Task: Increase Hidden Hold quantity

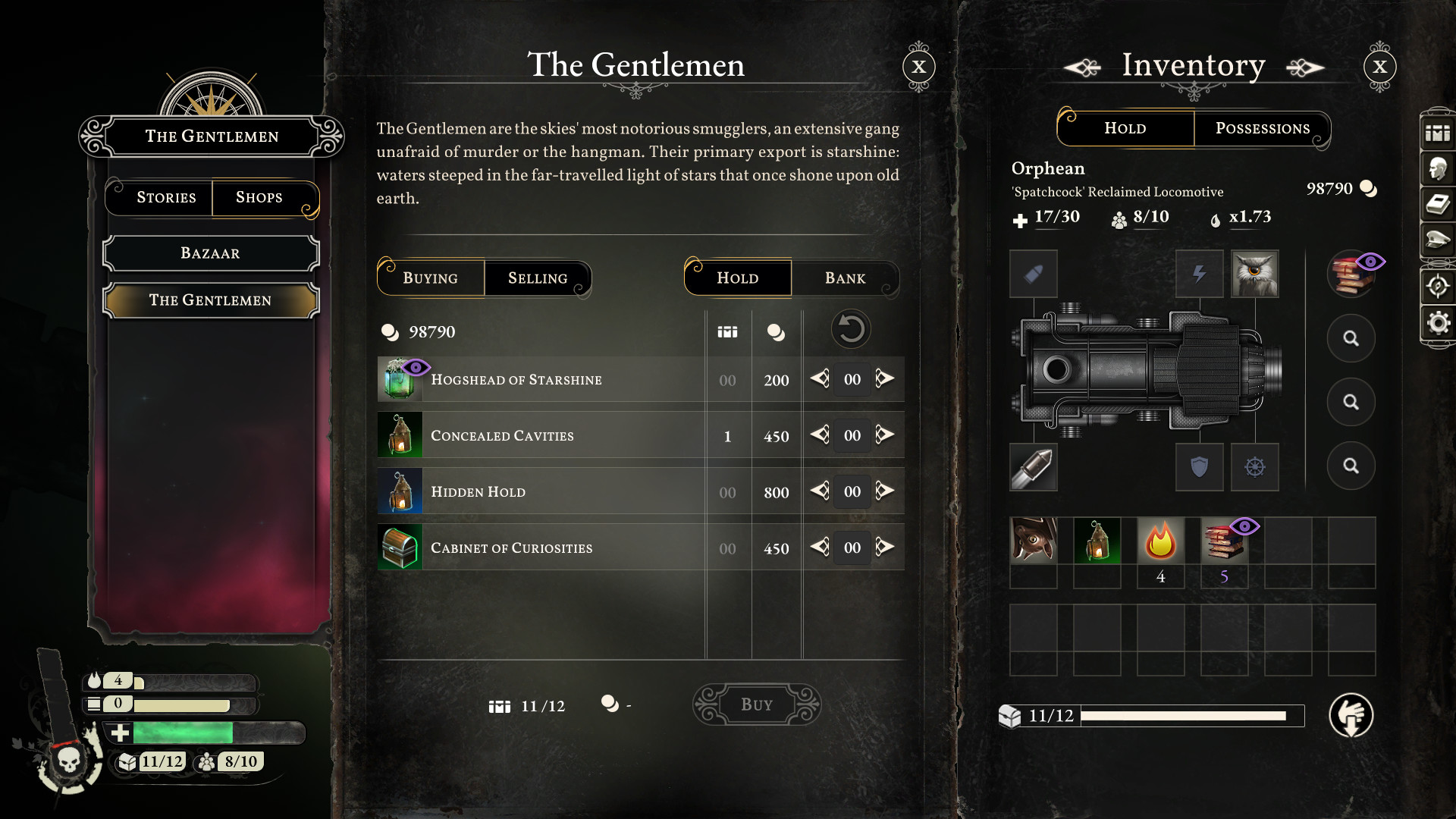Action: (885, 491)
